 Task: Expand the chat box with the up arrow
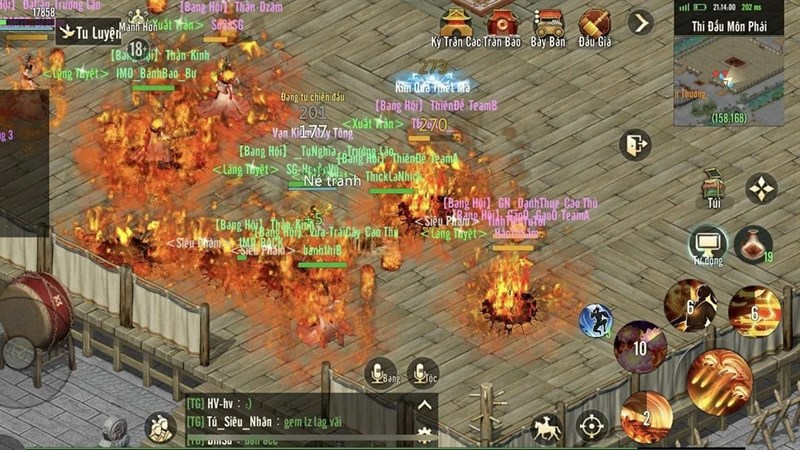click(x=425, y=405)
